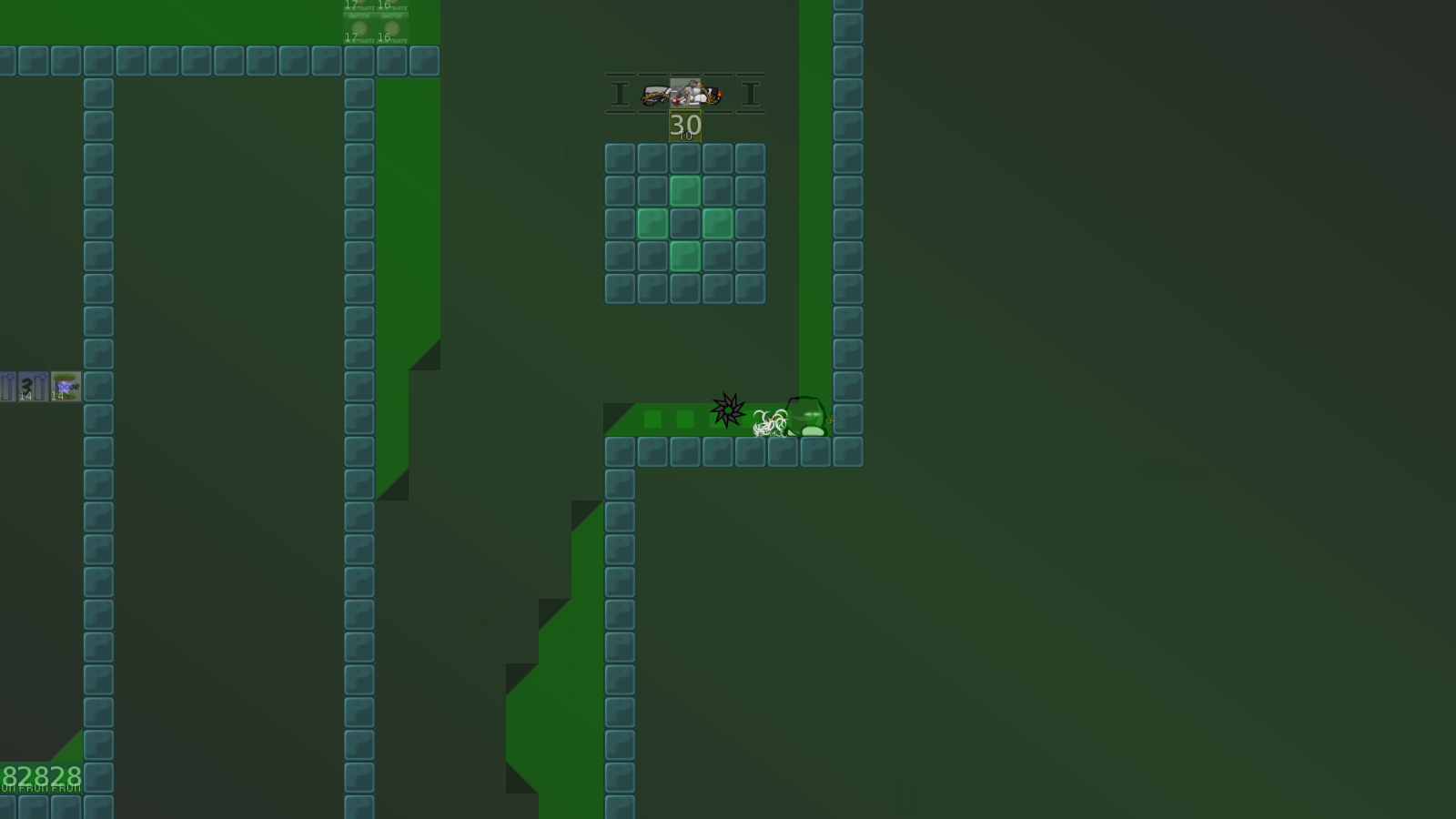Click the left I-beam pillar icon
Viewport: 1456px width, 819px height.
pos(619,94)
